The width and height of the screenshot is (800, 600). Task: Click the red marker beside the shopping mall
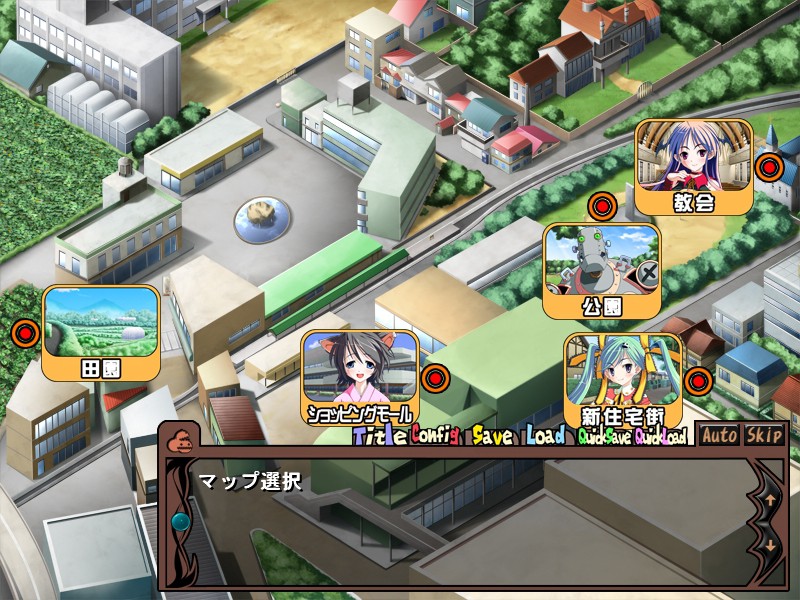(x=433, y=379)
